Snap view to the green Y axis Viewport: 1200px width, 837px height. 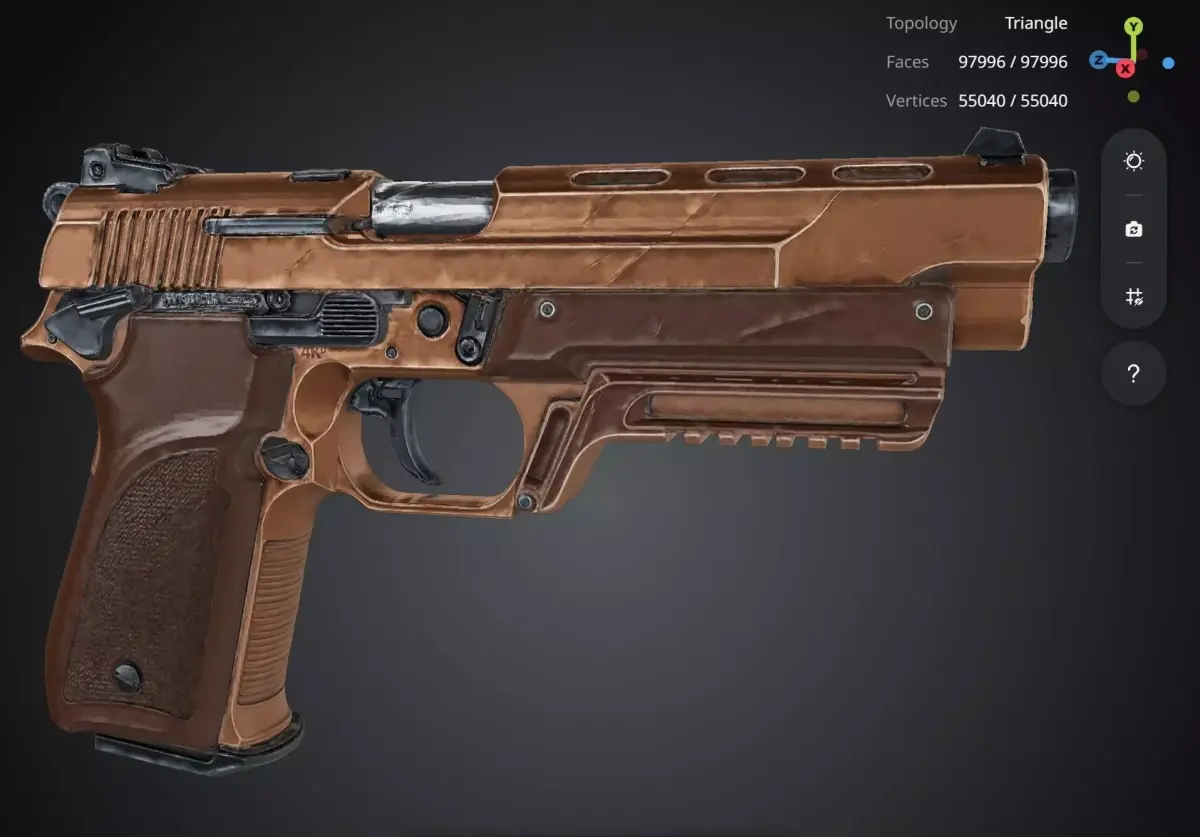click(x=1132, y=27)
